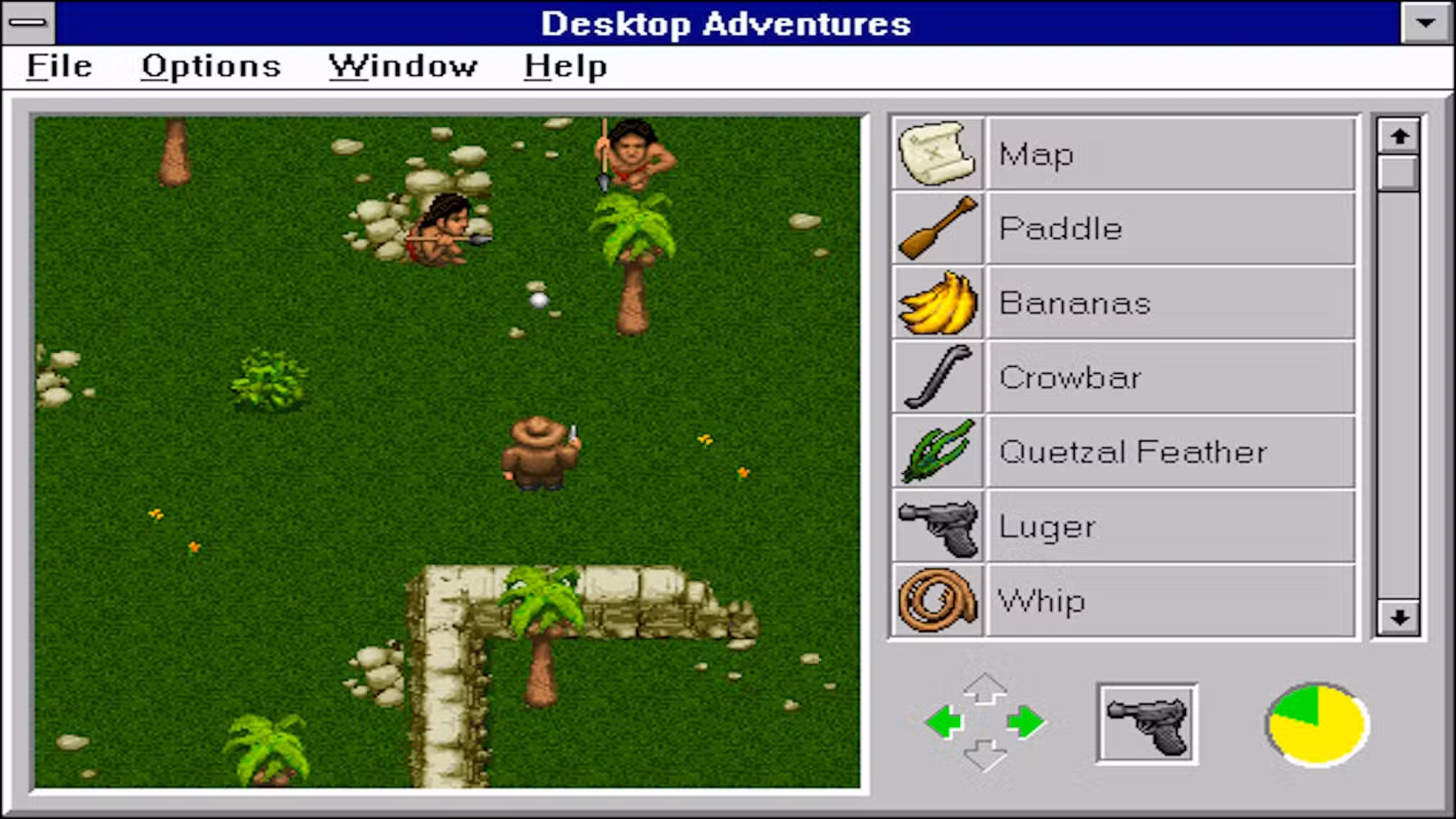Open the Options menu
The image size is (1456, 819).
[210, 65]
